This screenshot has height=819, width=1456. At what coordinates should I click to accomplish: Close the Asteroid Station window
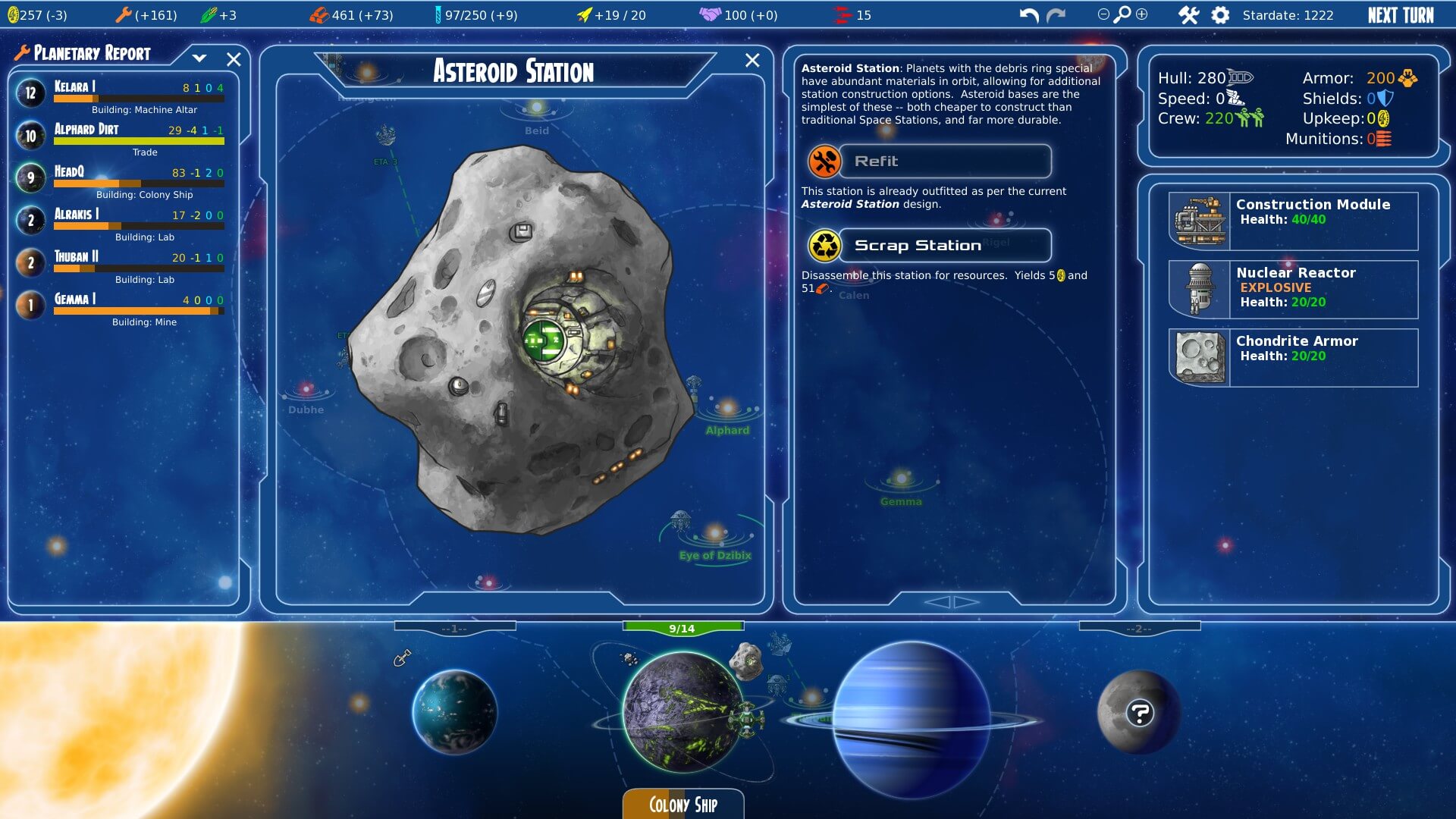coord(752,61)
